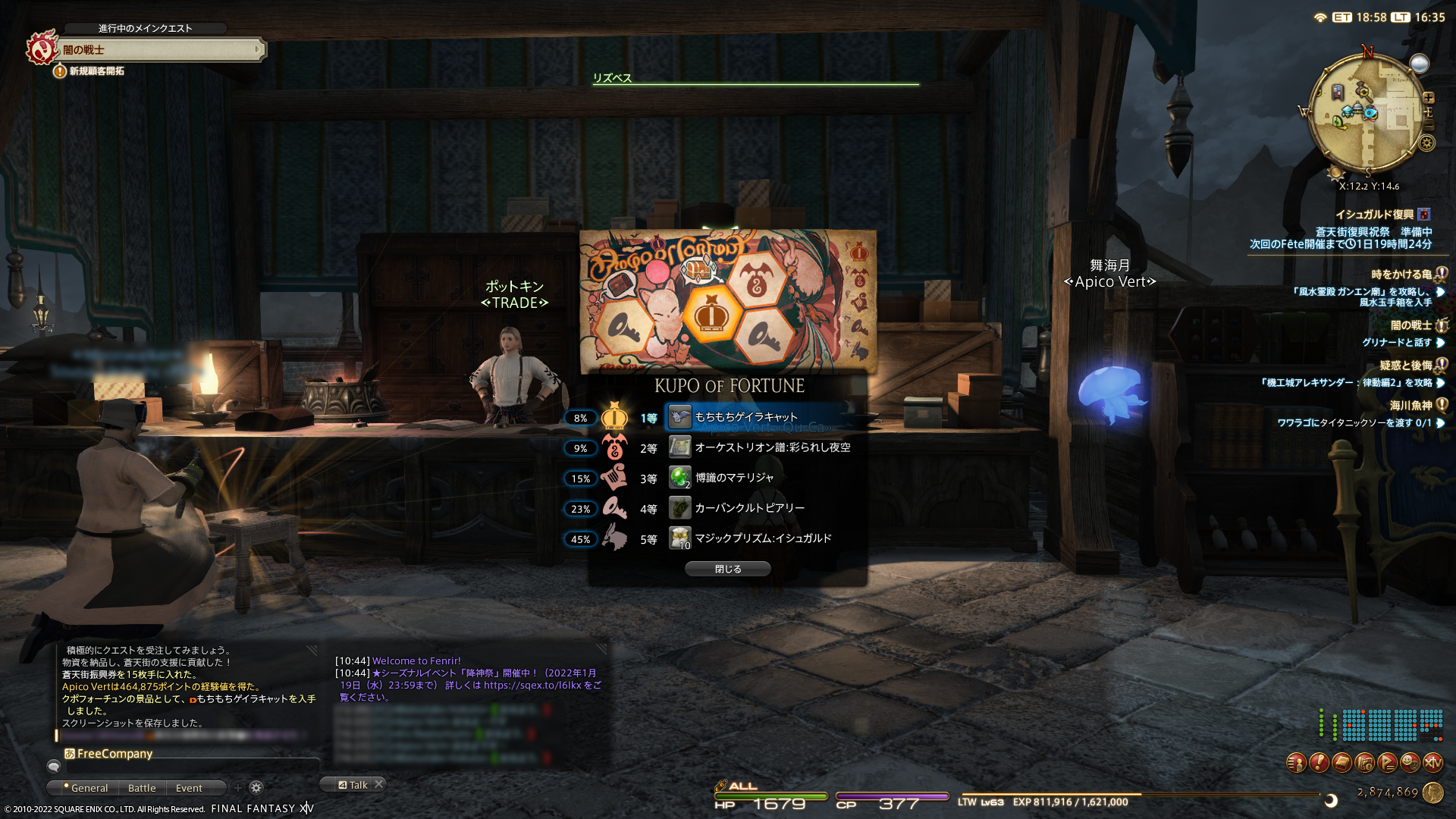Viewport: 1456px width, 819px height.
Task: Click the minimap zoom-in plus button
Action: pyautogui.click(x=1429, y=98)
